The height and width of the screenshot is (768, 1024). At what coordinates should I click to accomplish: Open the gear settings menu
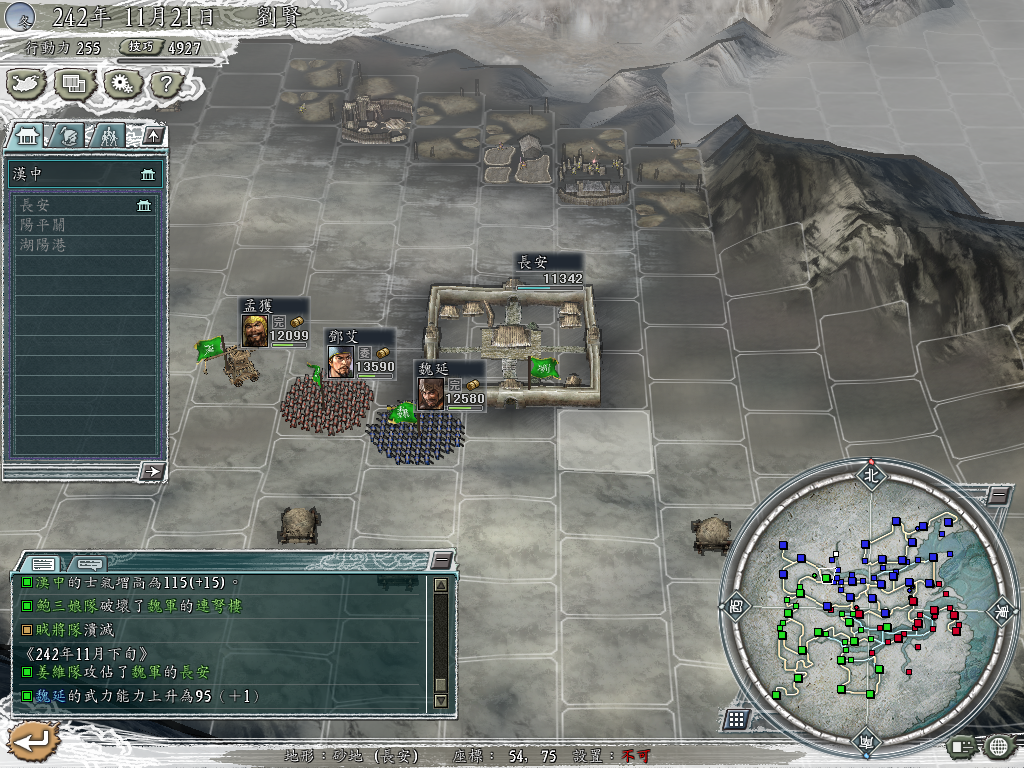(121, 83)
